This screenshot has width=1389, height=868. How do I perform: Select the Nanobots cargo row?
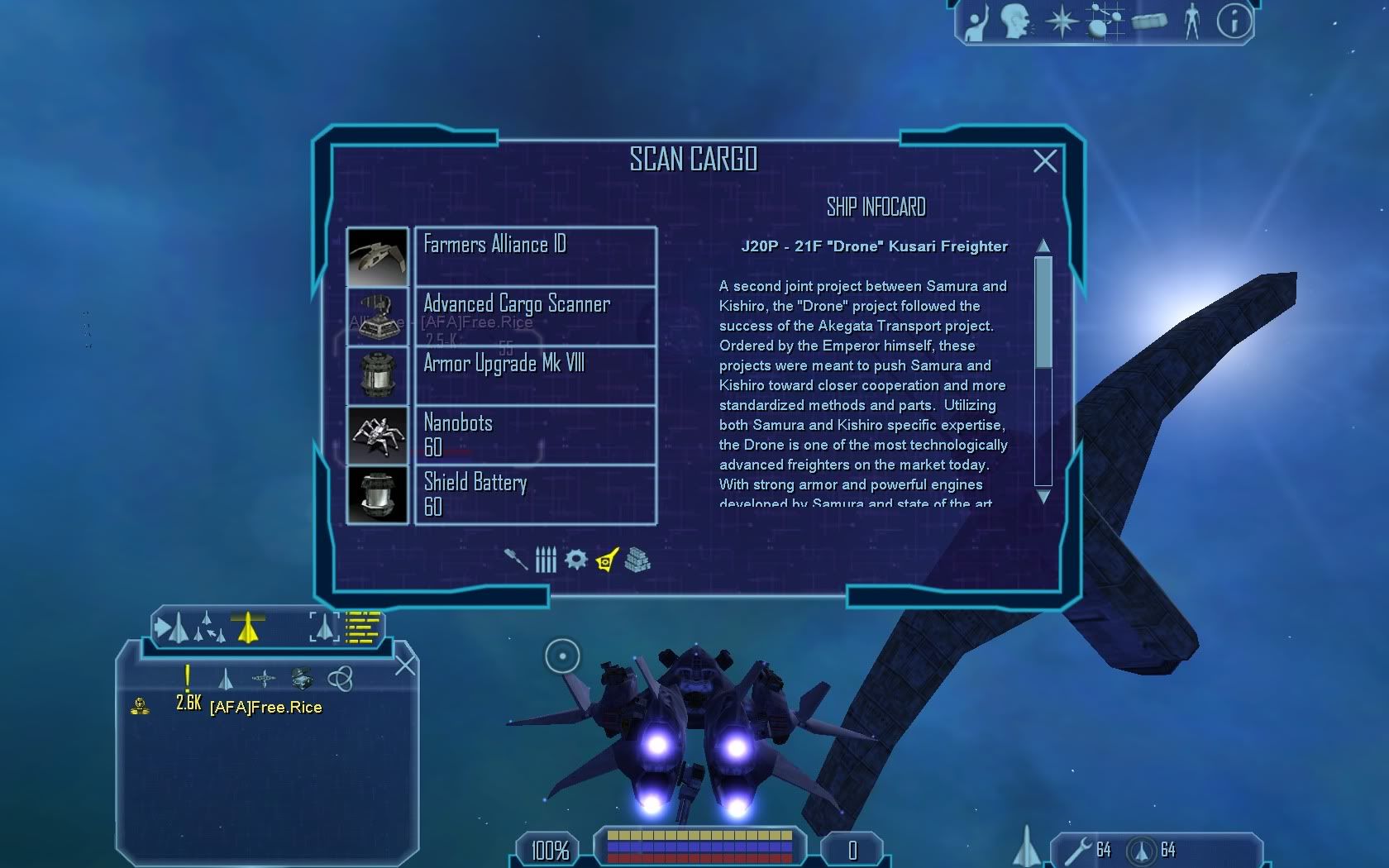tap(535, 435)
